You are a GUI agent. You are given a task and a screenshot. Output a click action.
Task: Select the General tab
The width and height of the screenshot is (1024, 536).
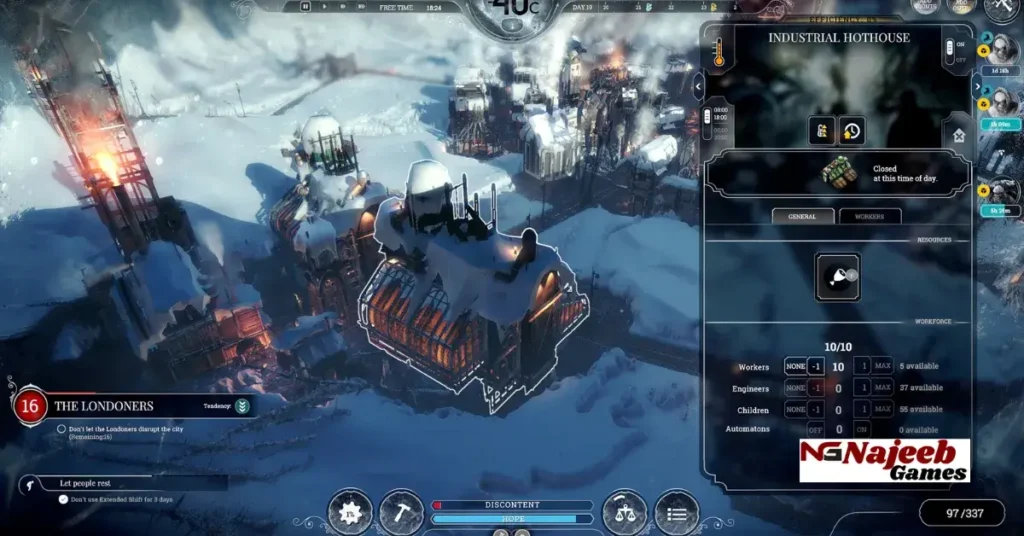pos(802,216)
